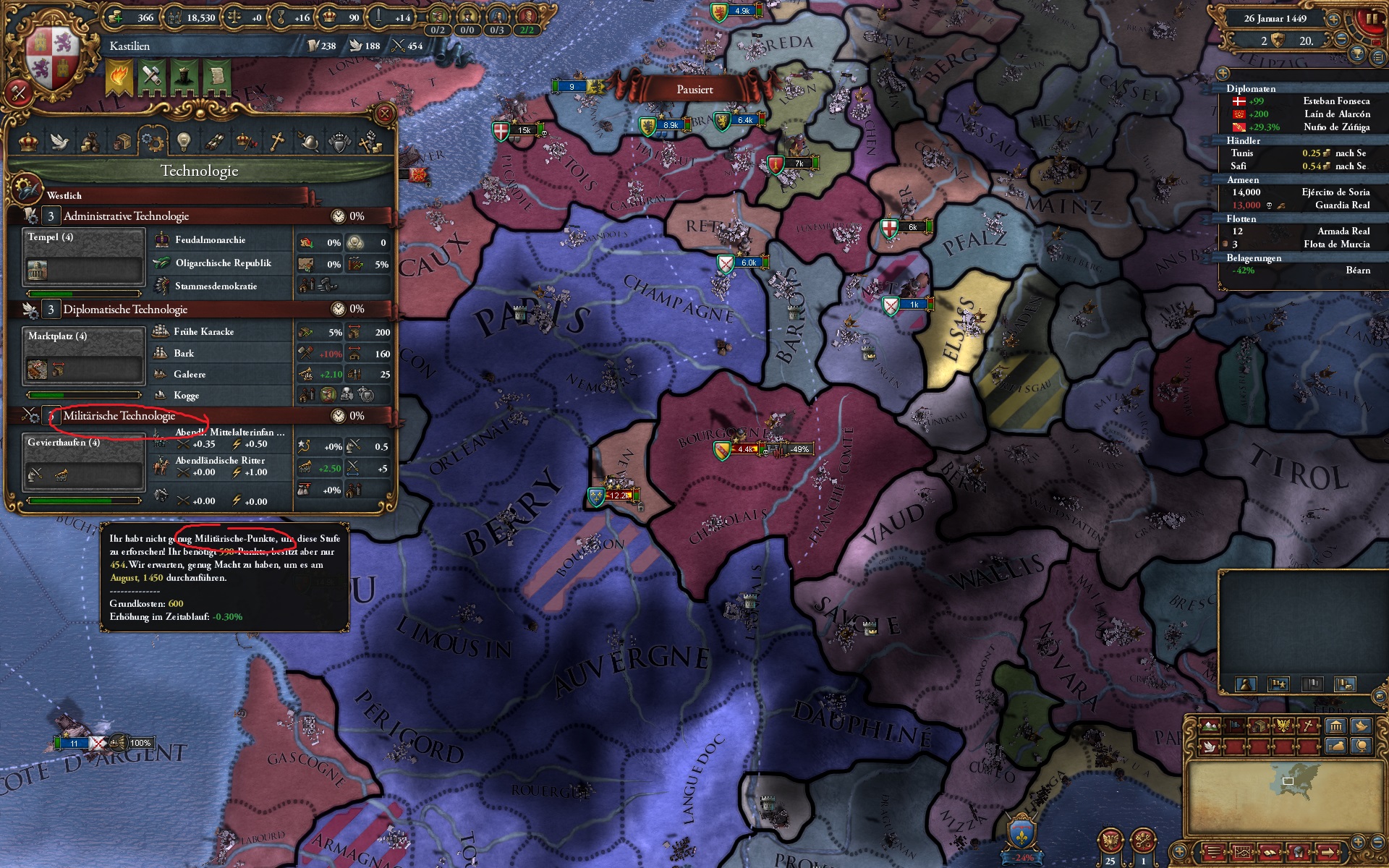Toggle the pause button in the top right
Viewport: 1389px width, 868px height.
point(1371,18)
